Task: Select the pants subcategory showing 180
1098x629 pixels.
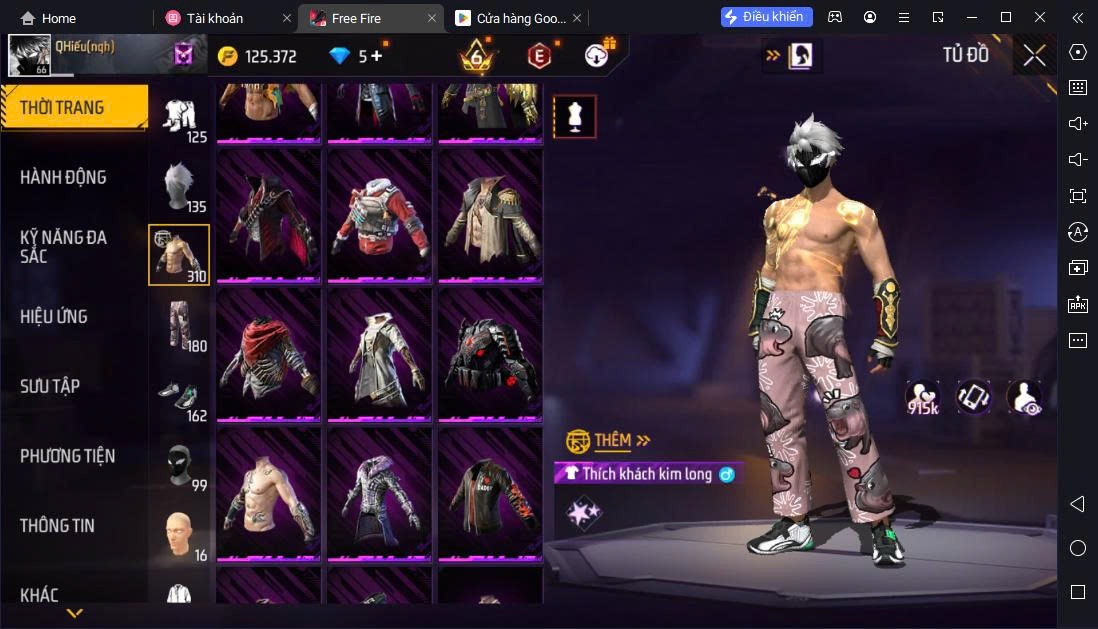Action: coord(180,325)
